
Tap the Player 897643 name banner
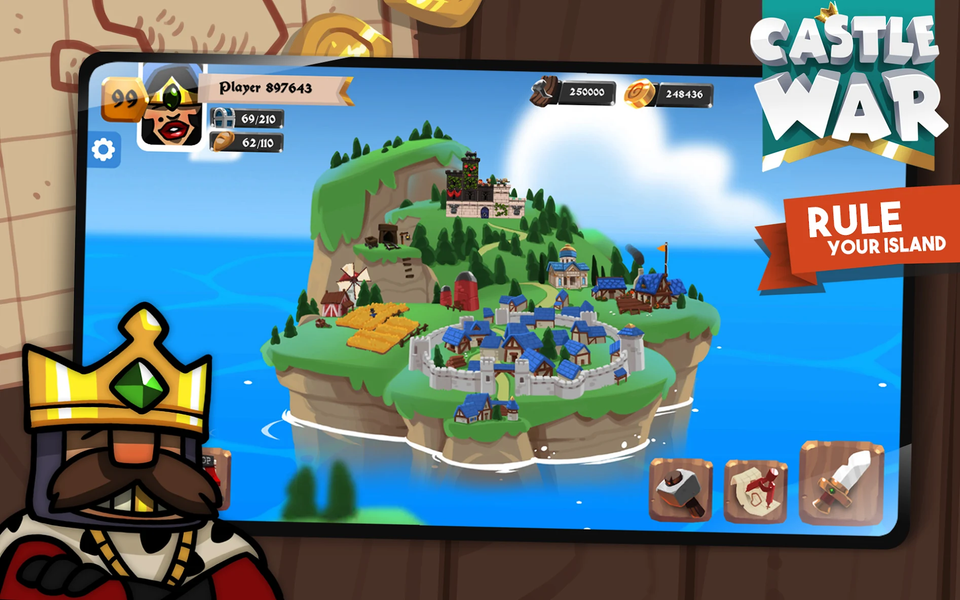click(272, 89)
